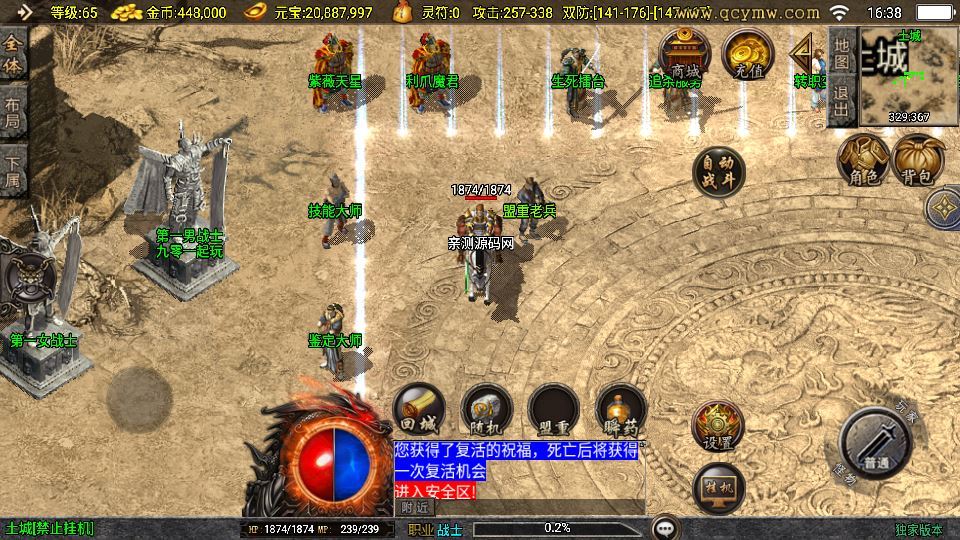960x540 pixels.
Task: Open the chat bubble button
Action: (664, 527)
